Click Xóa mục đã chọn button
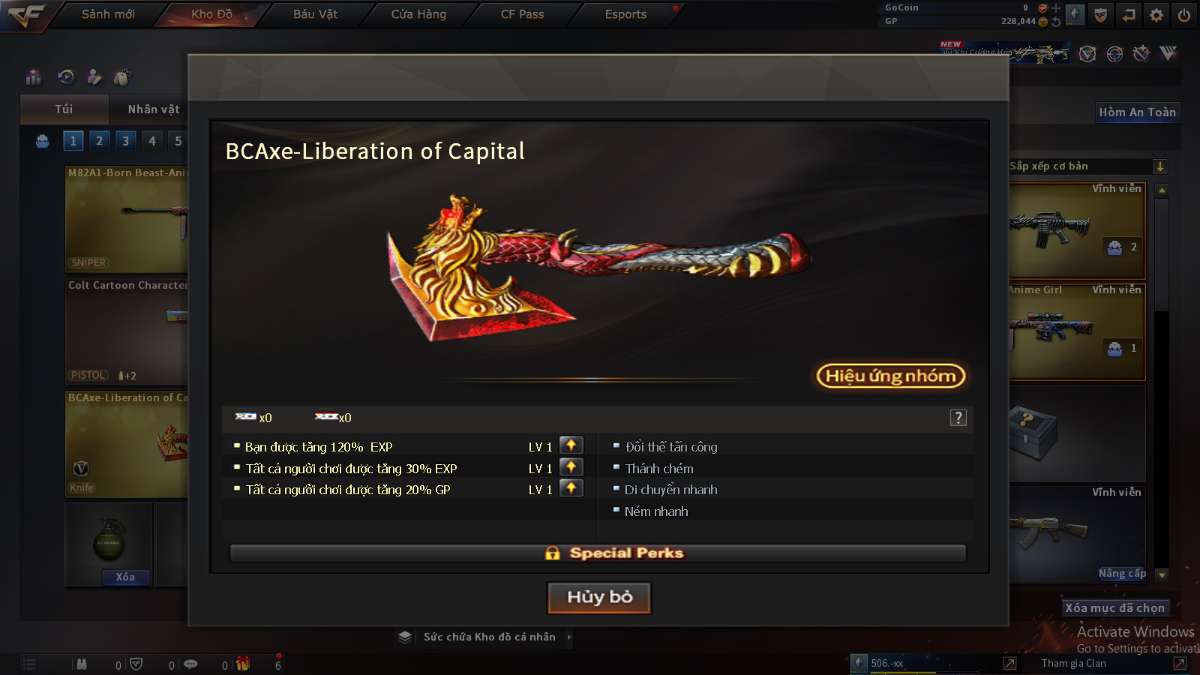 (1115, 607)
